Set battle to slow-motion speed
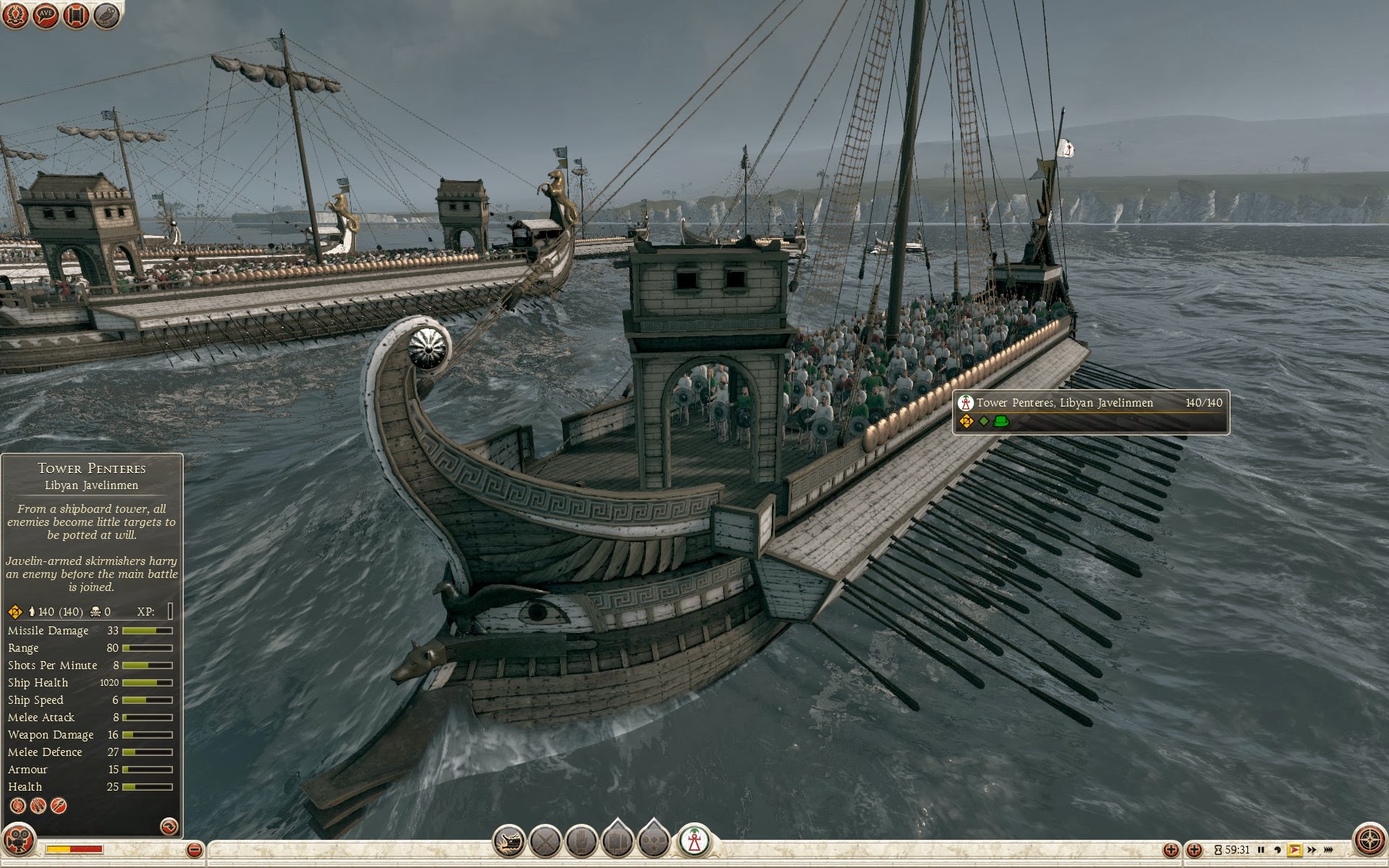1389x868 pixels. [x=1278, y=850]
